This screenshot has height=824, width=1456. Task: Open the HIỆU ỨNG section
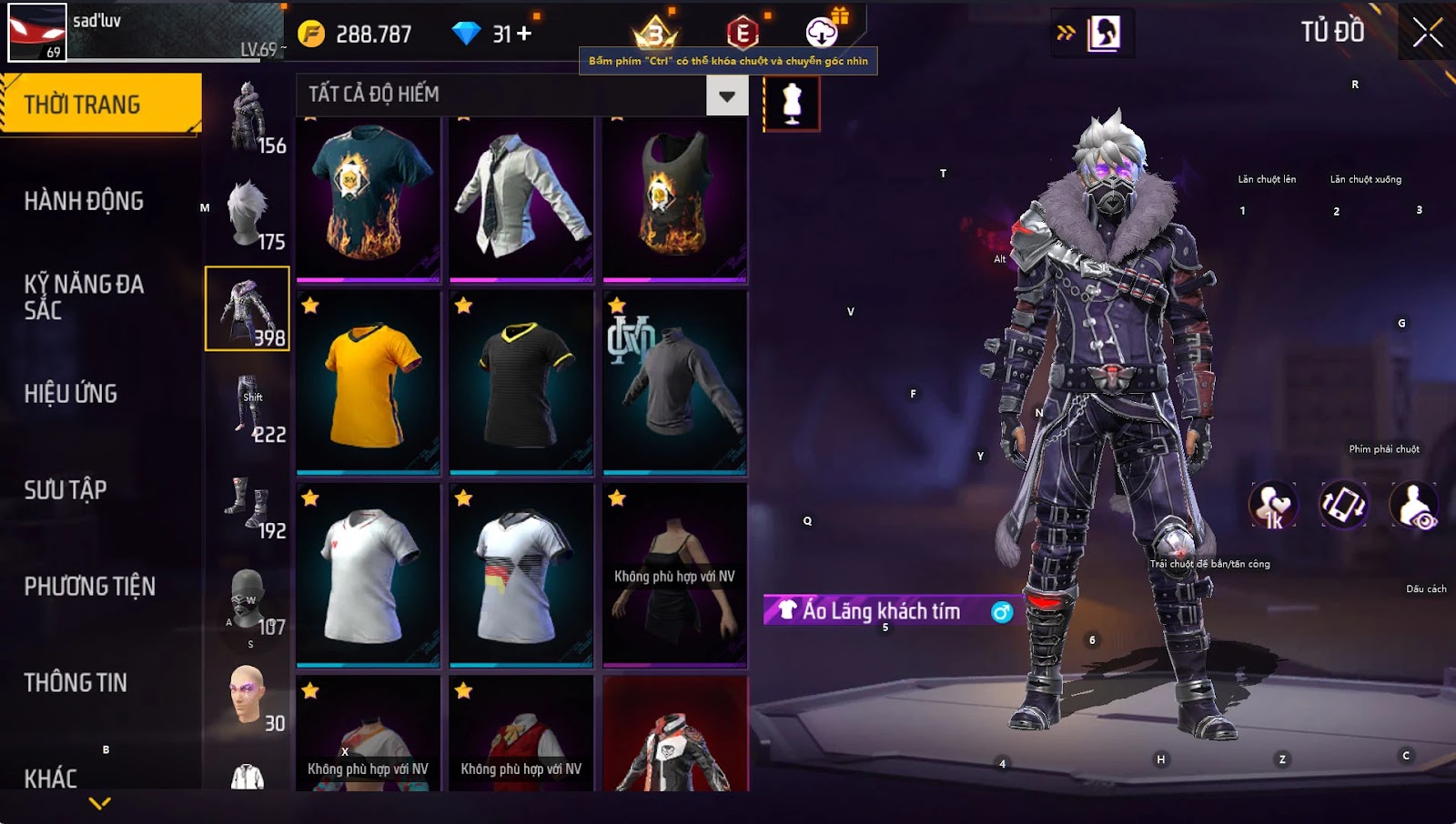(x=71, y=394)
